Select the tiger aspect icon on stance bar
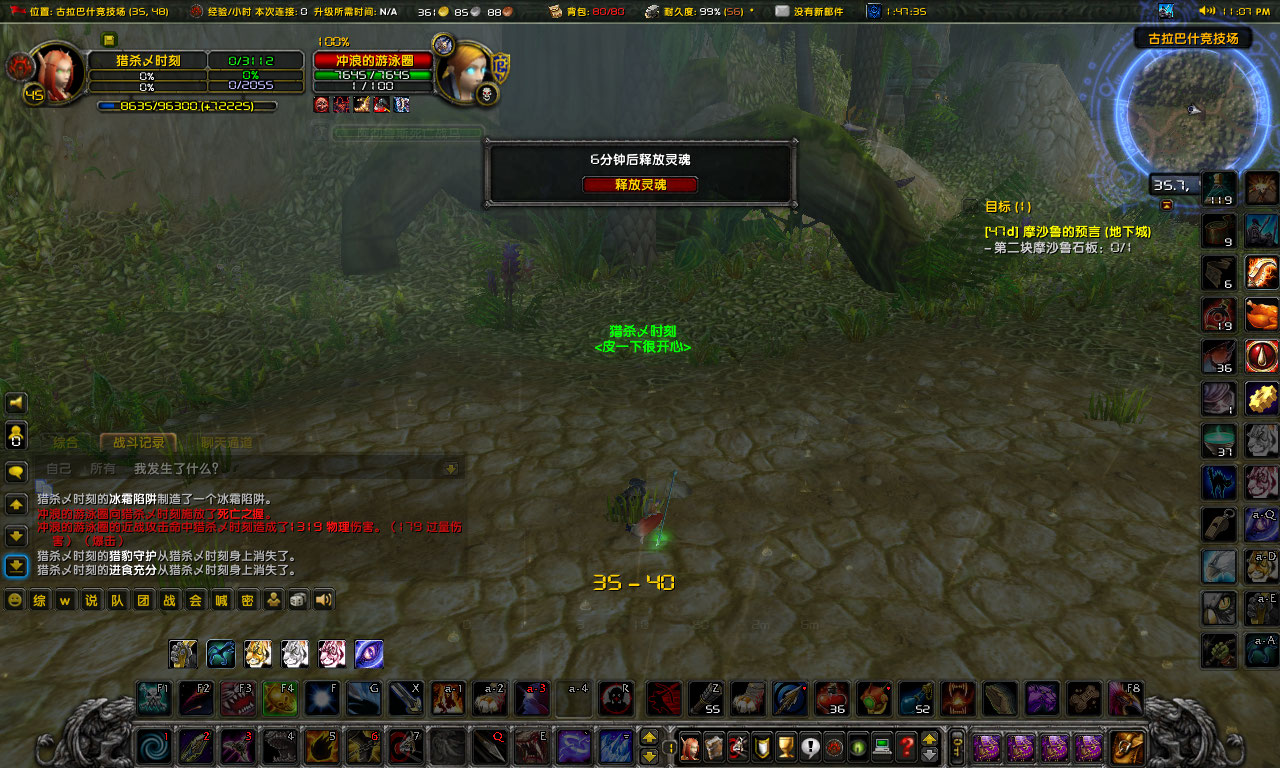 [258, 654]
